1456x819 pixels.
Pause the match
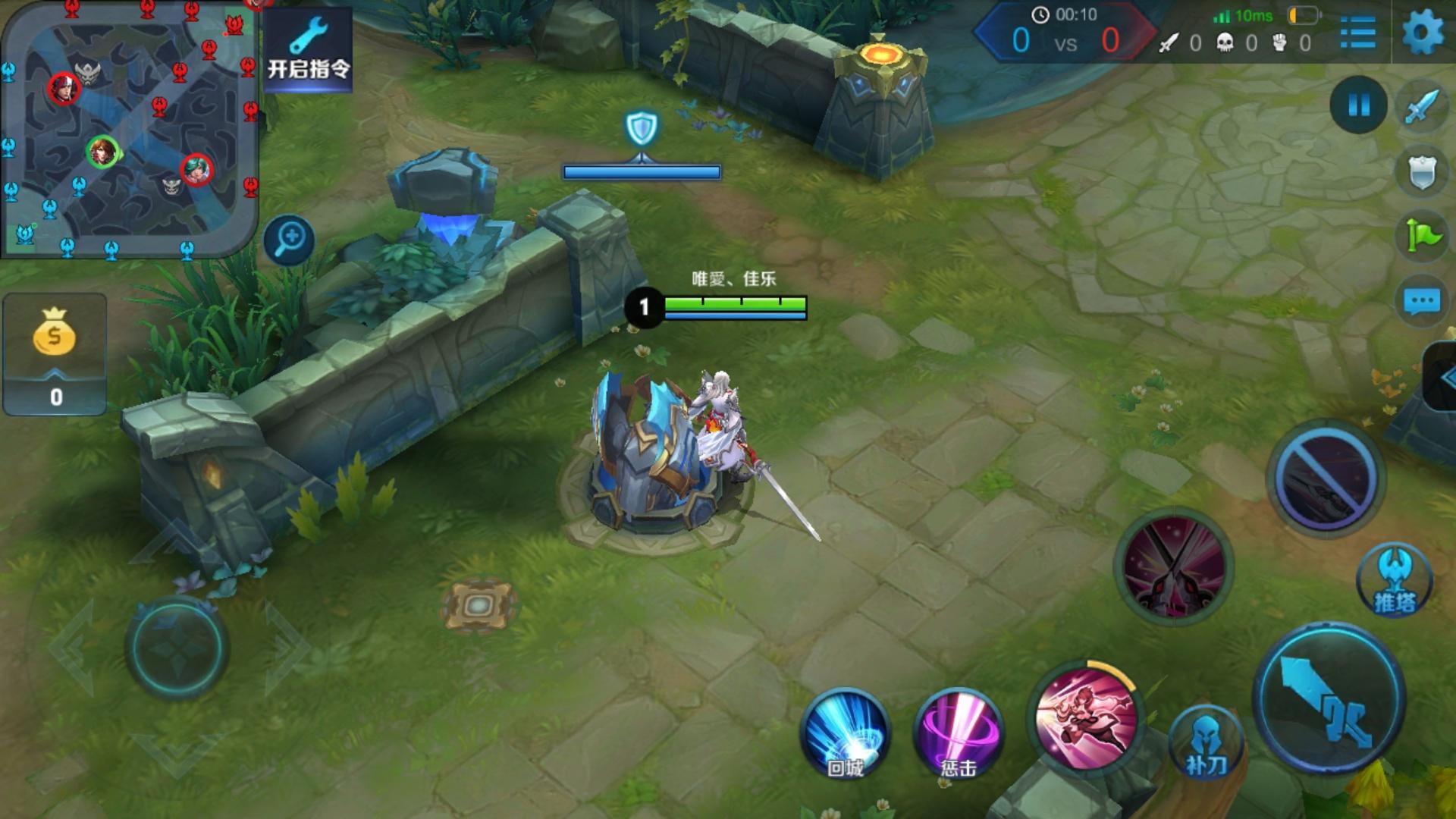pyautogui.click(x=1358, y=105)
